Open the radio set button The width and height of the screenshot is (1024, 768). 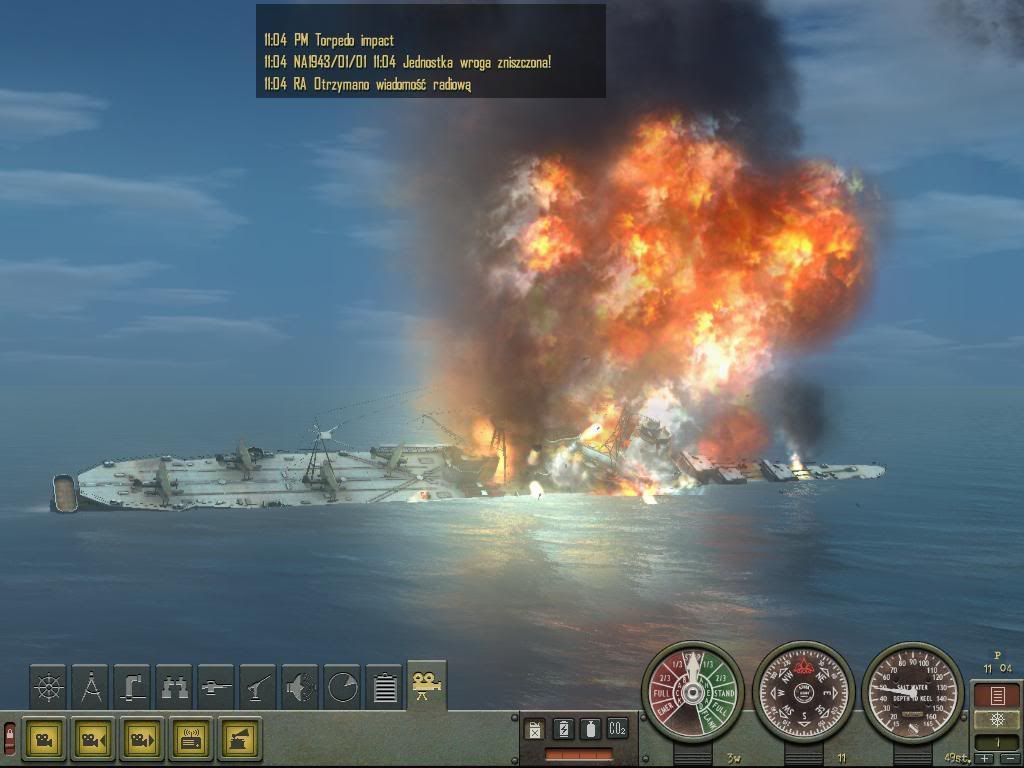coord(190,739)
